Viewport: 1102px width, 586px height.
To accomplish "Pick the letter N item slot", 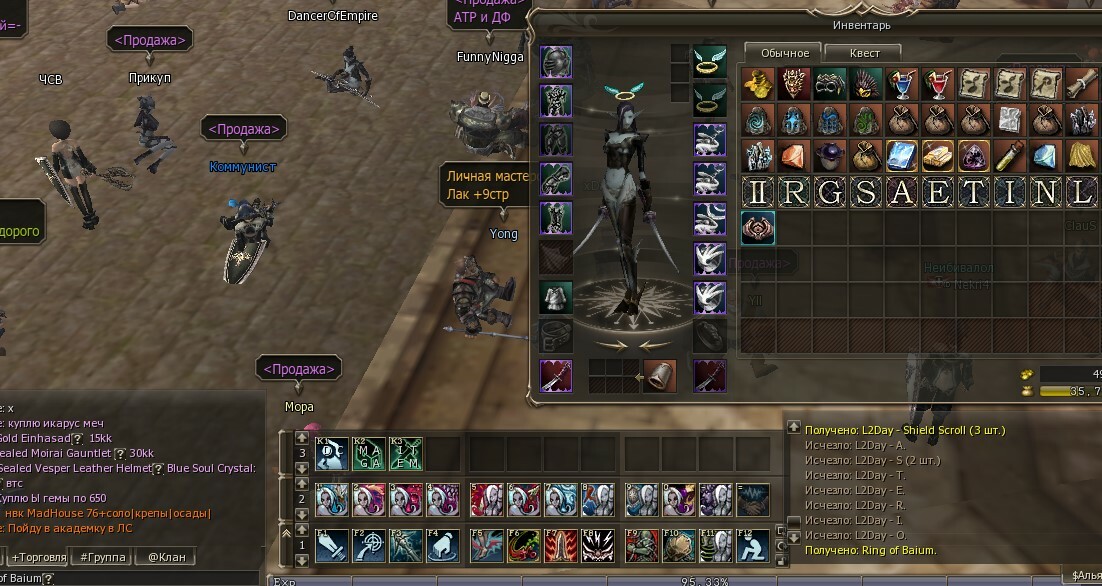I will [1046, 193].
